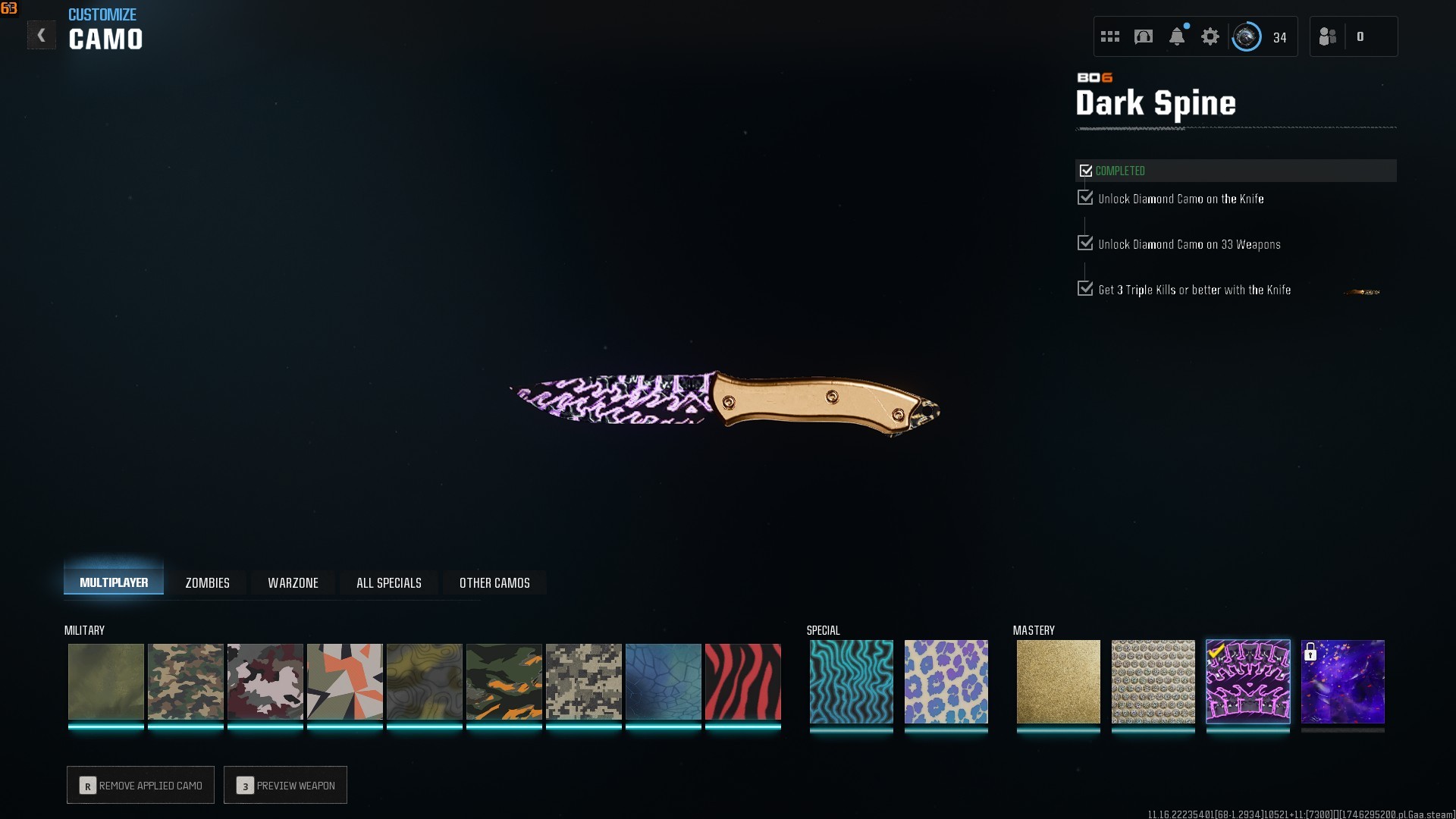
Task: Switch to the Zombies camo tab
Action: point(207,582)
